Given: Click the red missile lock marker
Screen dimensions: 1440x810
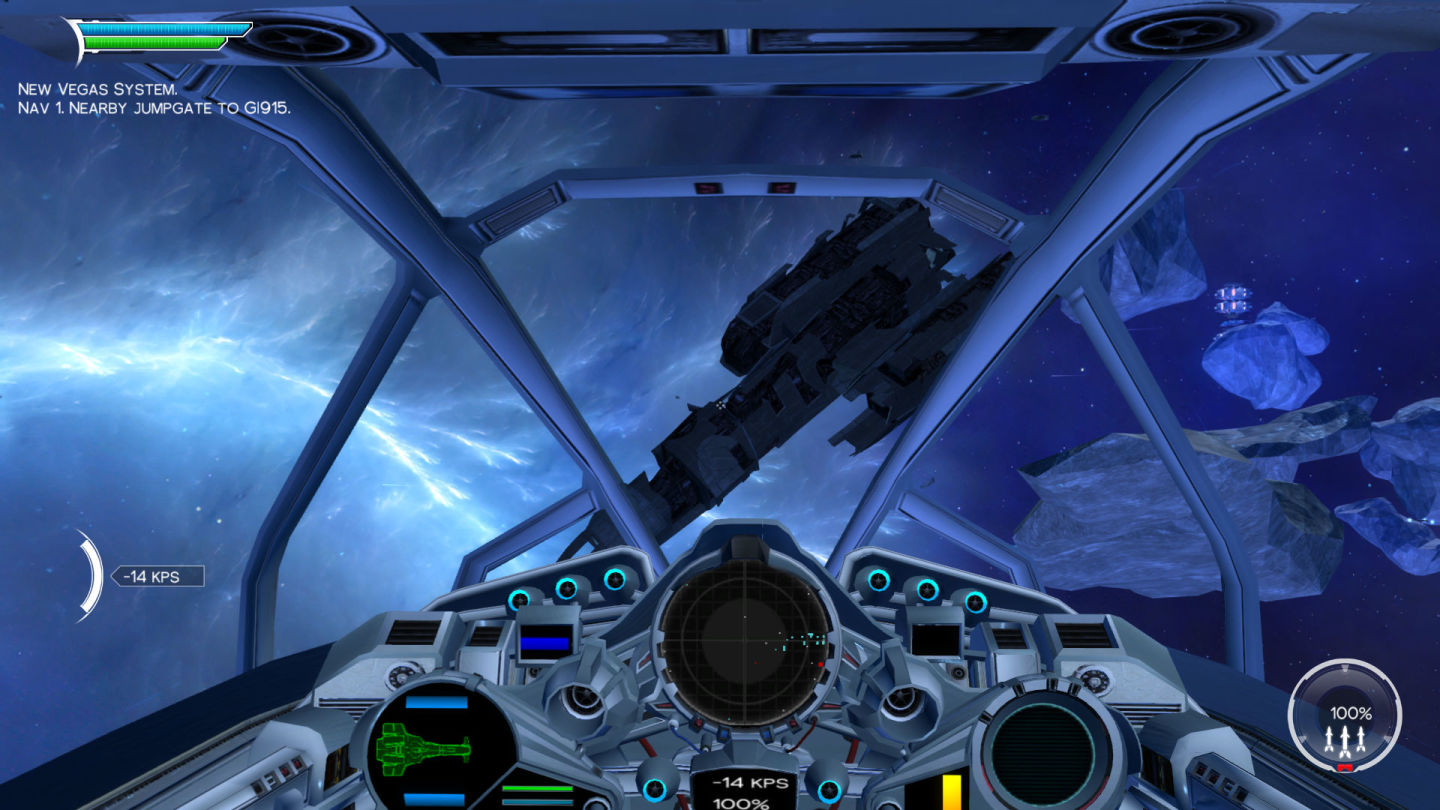Looking at the screenshot, I should coord(1345,766).
